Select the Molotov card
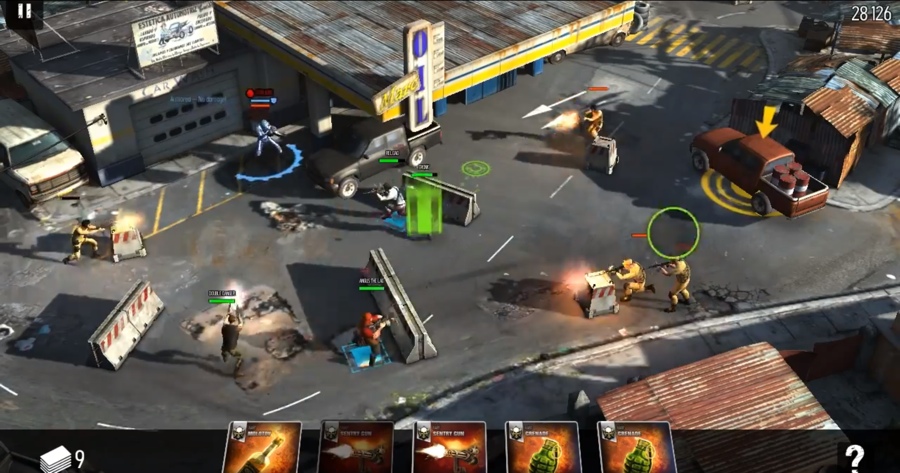The image size is (900, 473). point(262,448)
